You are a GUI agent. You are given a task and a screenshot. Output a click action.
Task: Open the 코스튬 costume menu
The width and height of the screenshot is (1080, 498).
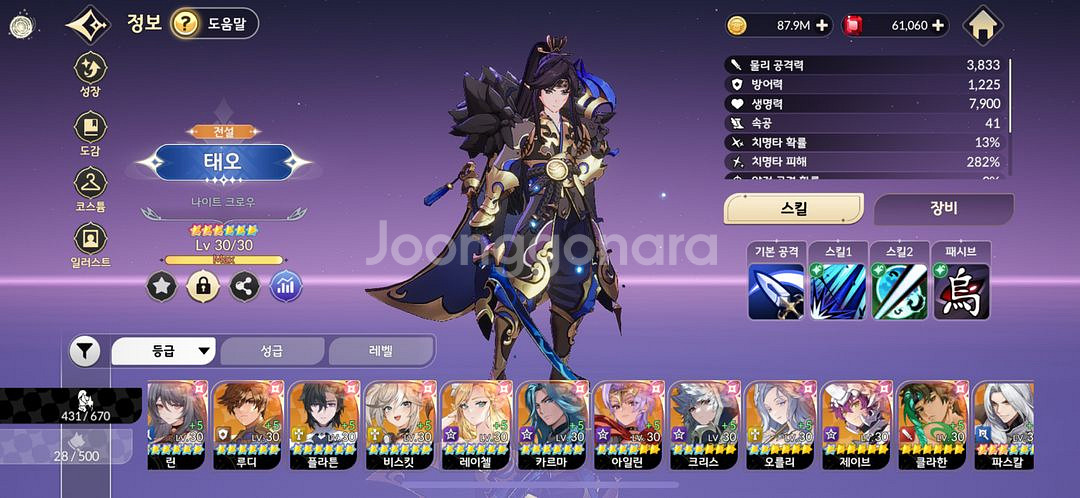91,190
